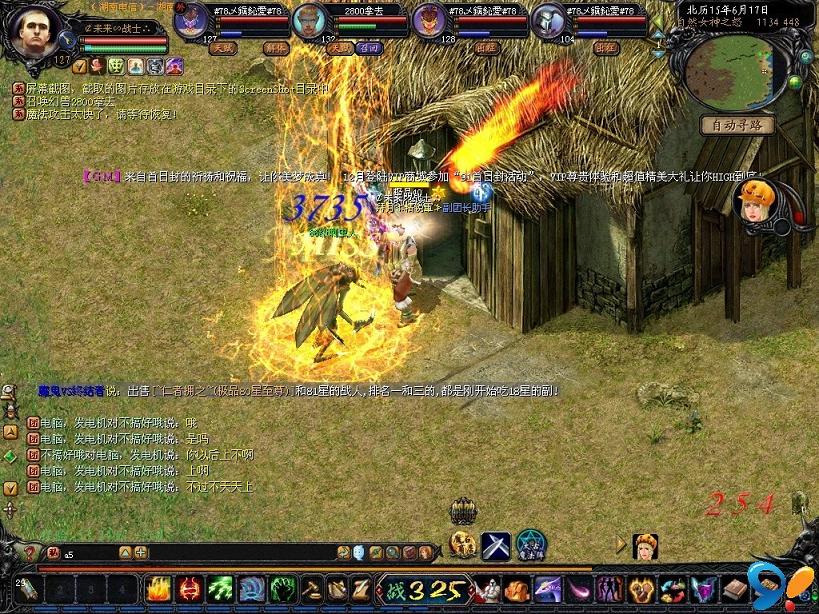This screenshot has height=614, width=819.
Task: Select the 2800拿去 pet portrait
Action: [311, 20]
